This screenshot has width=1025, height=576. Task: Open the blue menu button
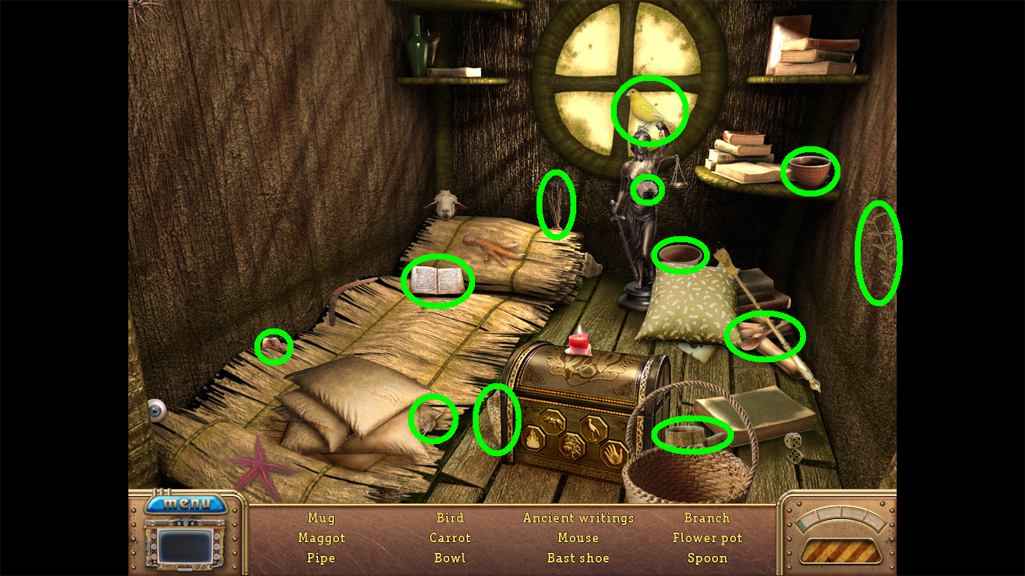click(187, 503)
